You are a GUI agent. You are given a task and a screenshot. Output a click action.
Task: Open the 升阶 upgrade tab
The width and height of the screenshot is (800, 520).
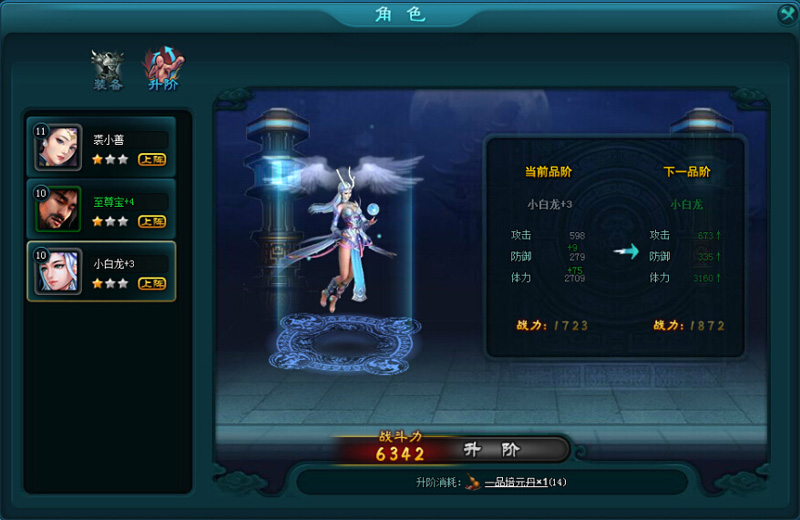coord(162,69)
